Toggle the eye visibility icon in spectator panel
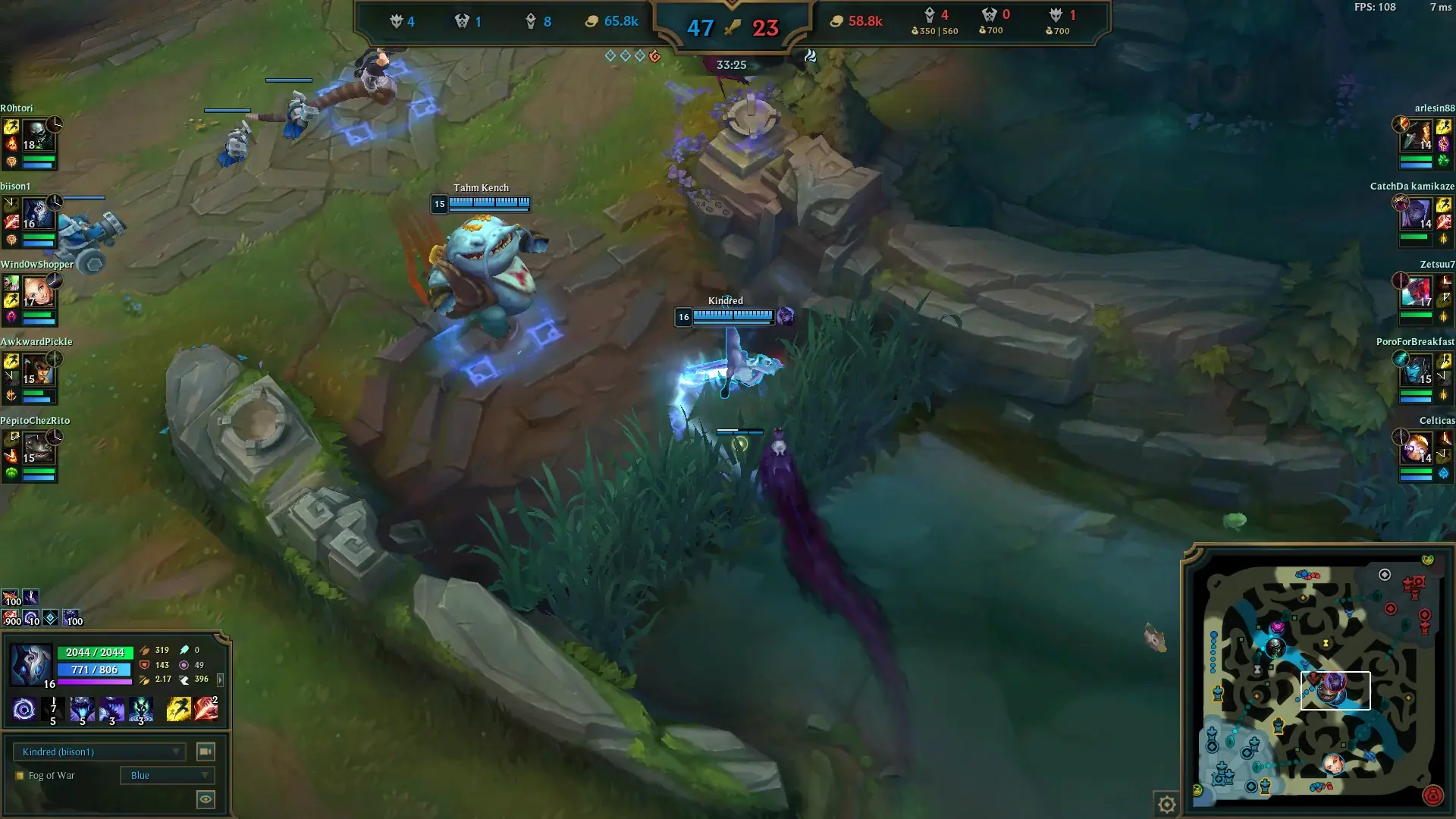This screenshot has height=819, width=1456. coord(205,799)
